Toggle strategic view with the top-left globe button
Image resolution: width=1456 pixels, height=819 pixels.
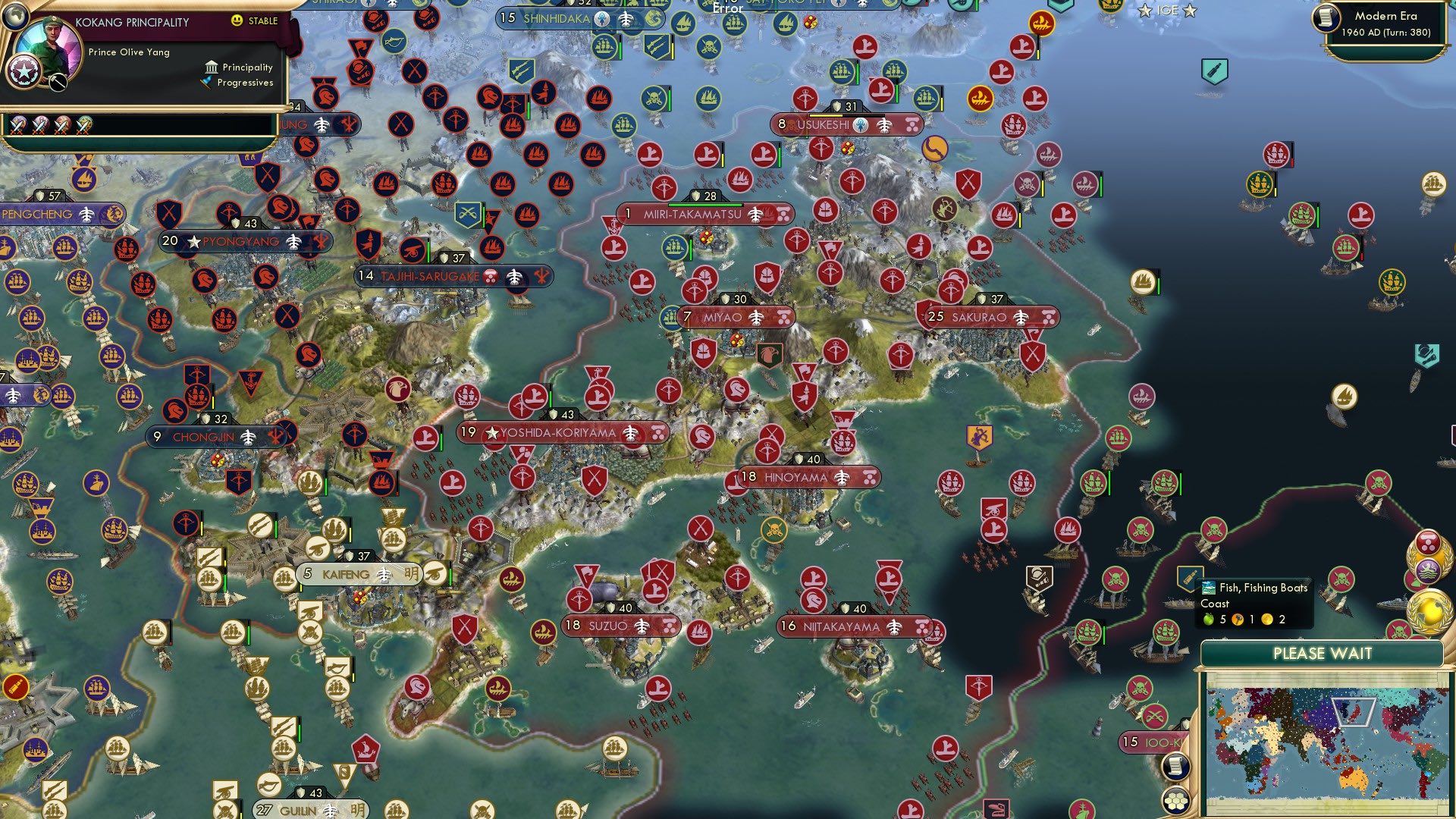pyautogui.click(x=15, y=17)
